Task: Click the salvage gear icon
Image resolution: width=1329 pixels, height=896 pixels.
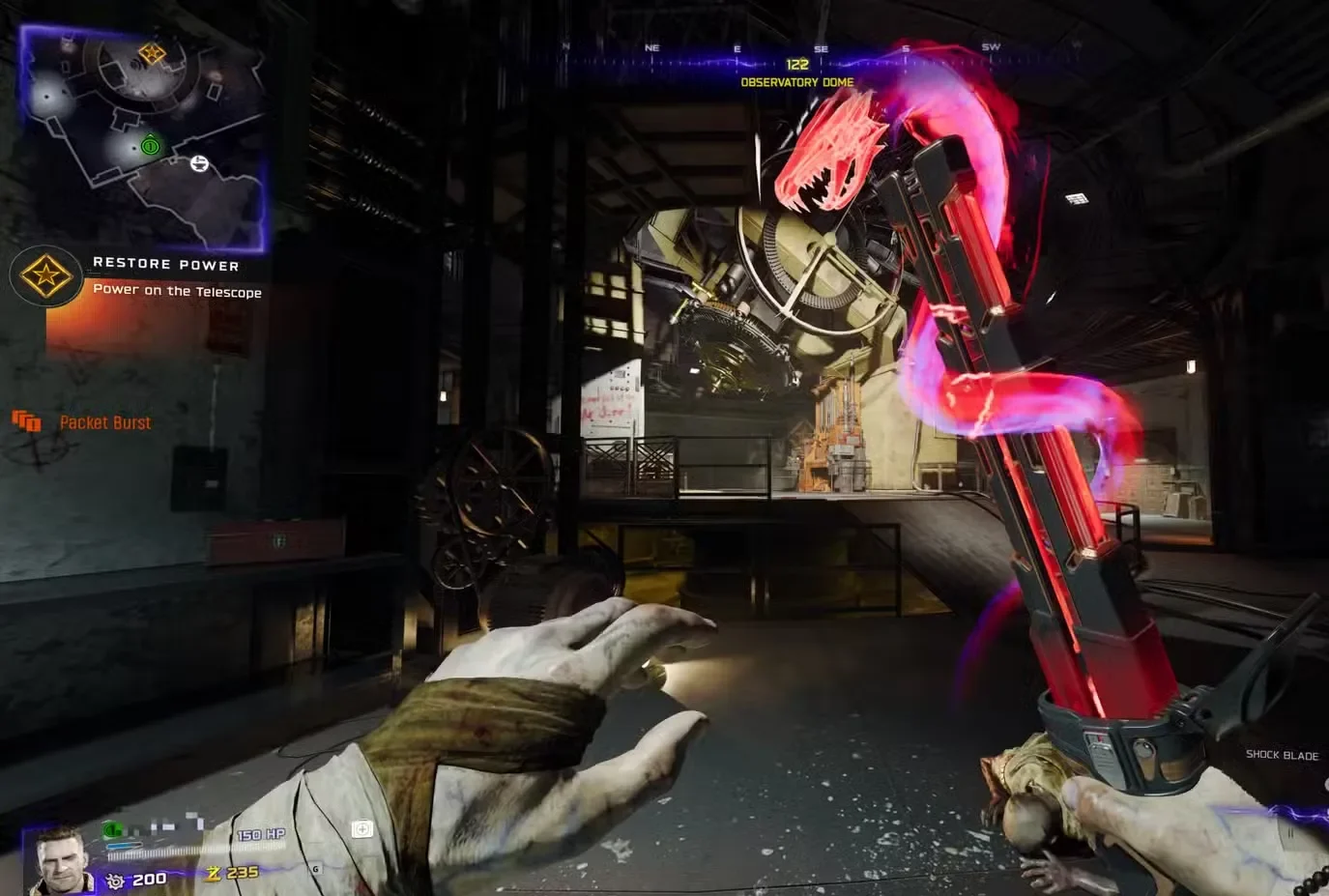Action: (x=116, y=881)
